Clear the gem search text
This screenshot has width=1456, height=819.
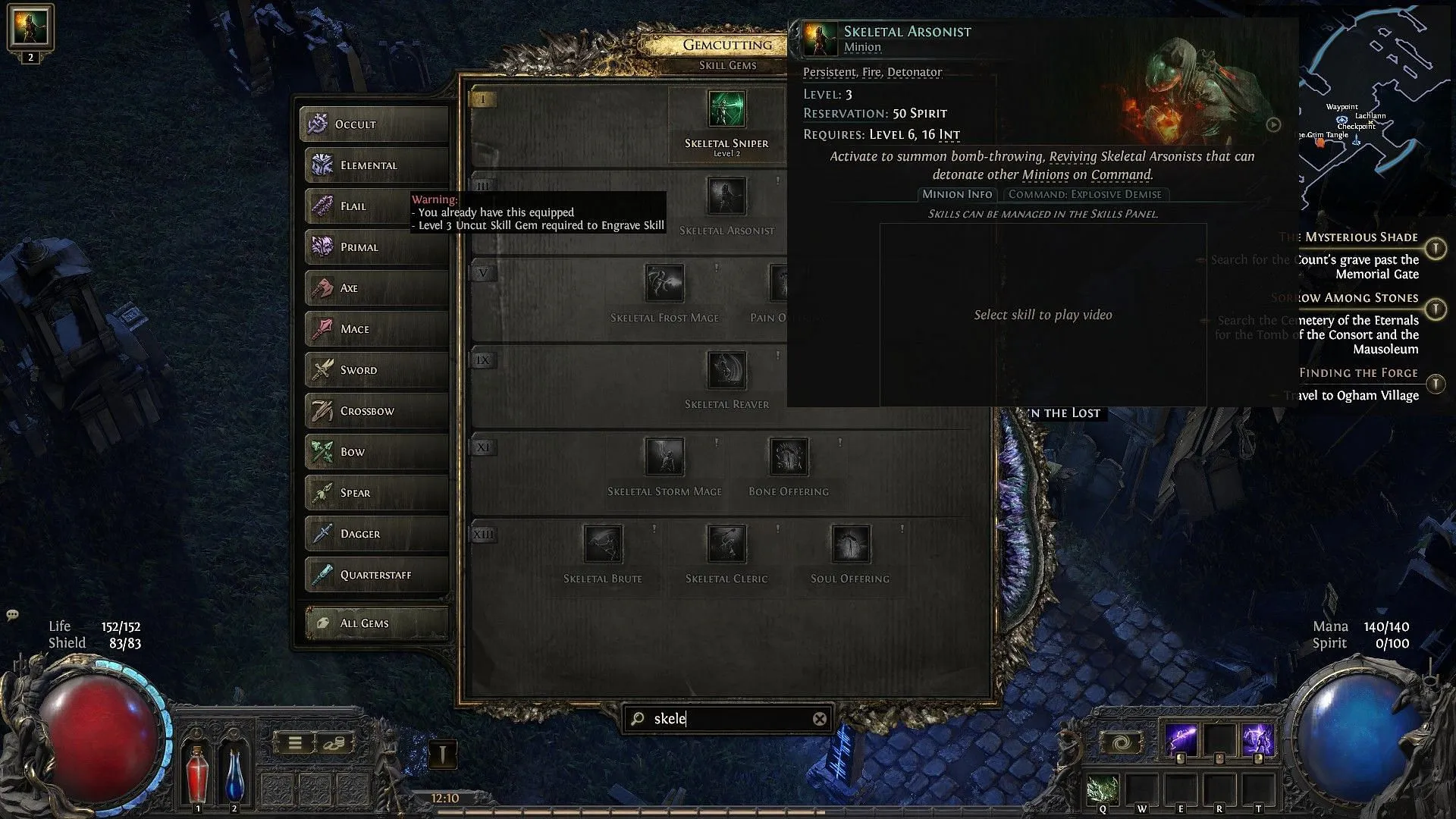818,719
